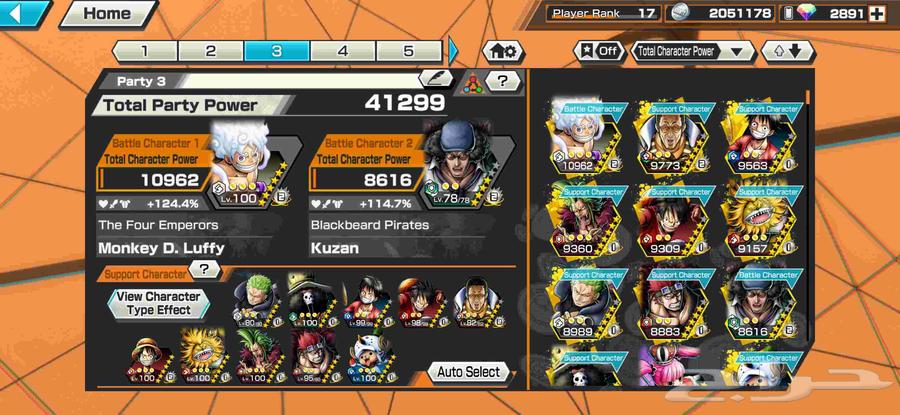Edit the Party 3 name
This screenshot has height=415, width=900.
click(x=435, y=78)
